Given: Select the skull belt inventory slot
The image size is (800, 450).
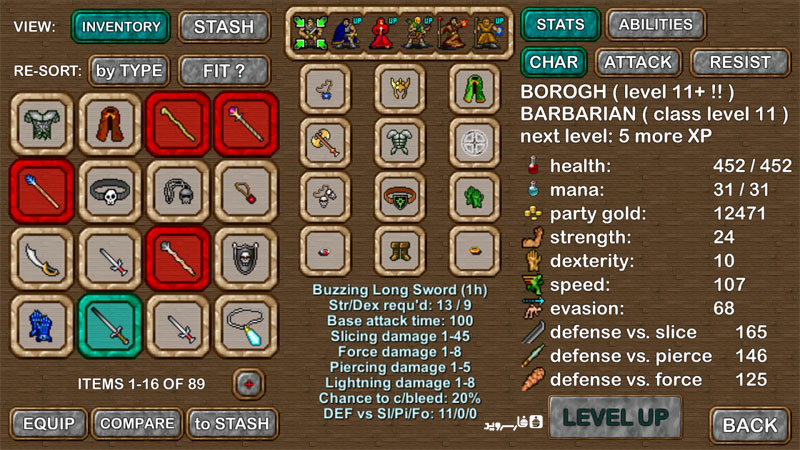Looking at the screenshot, I should point(111,191).
